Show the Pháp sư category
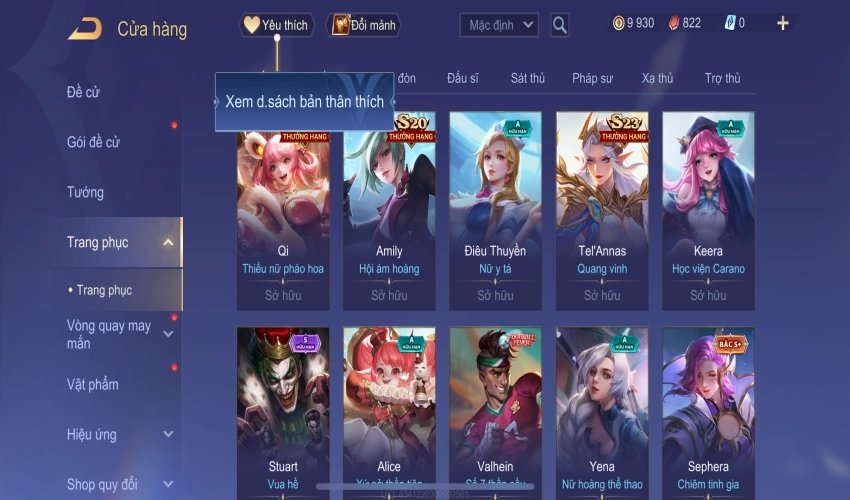The width and height of the screenshot is (850, 500). (593, 78)
